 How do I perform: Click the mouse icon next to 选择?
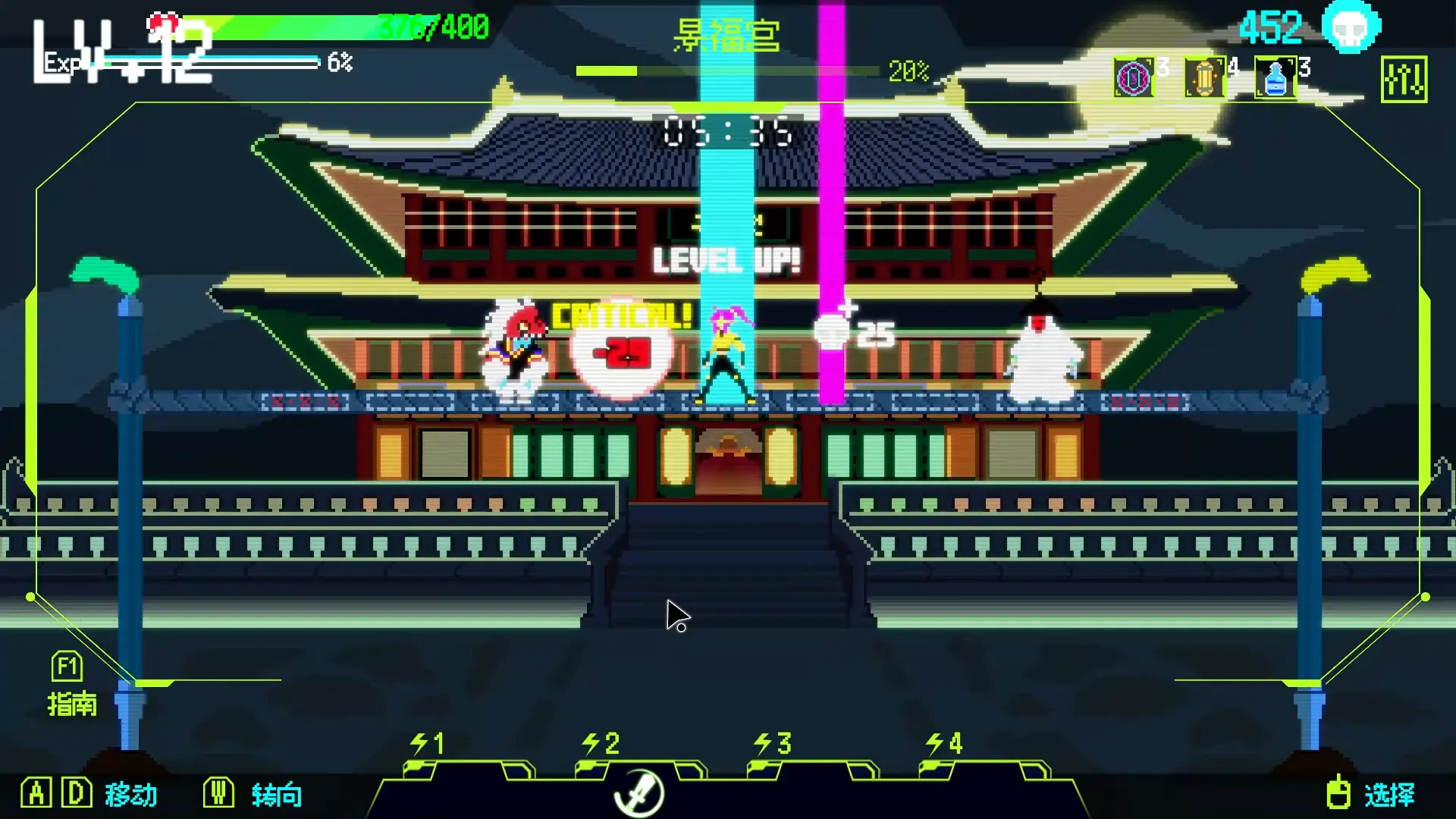pos(1339,795)
